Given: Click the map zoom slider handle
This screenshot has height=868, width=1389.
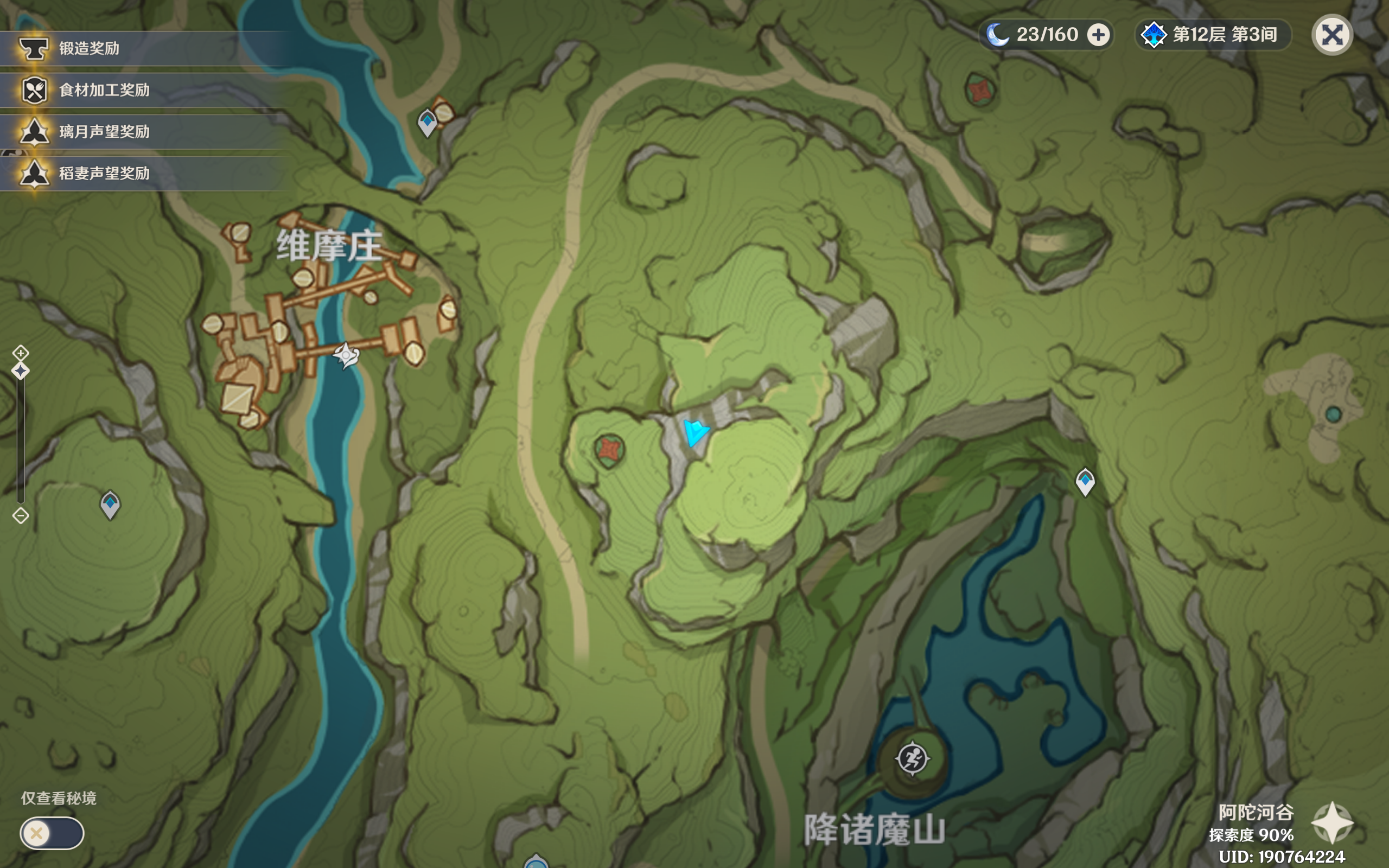Looking at the screenshot, I should [x=21, y=372].
